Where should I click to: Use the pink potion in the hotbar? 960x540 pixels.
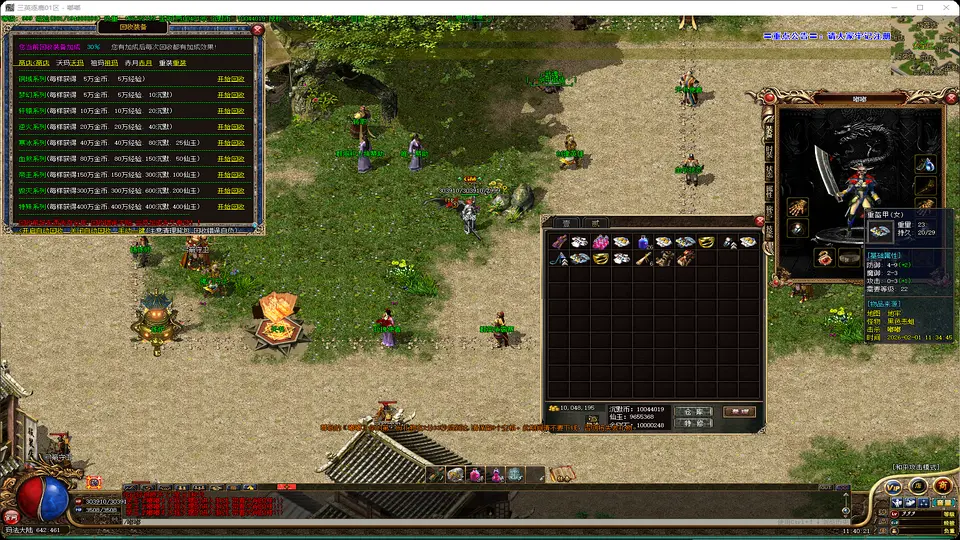(x=476, y=474)
